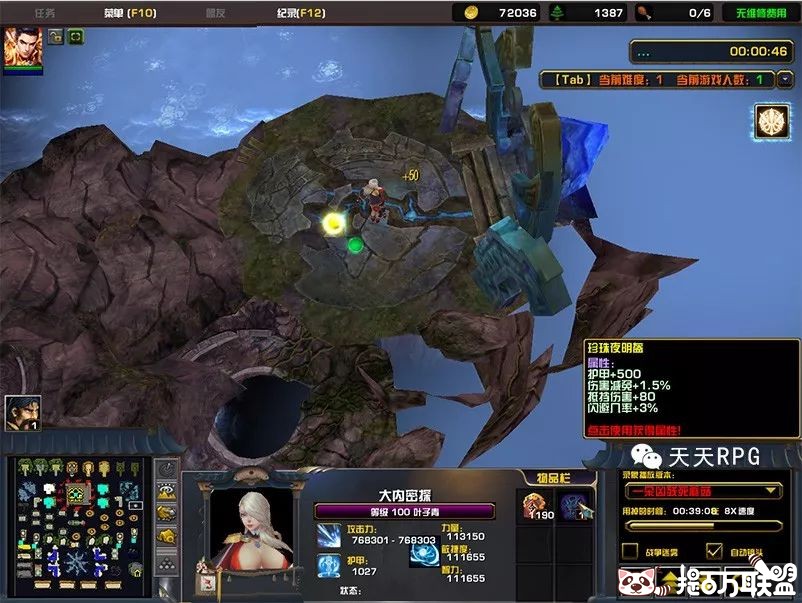The image size is (802, 603).
Task: Toggle the minimap terrain display button
Action: 168,490
